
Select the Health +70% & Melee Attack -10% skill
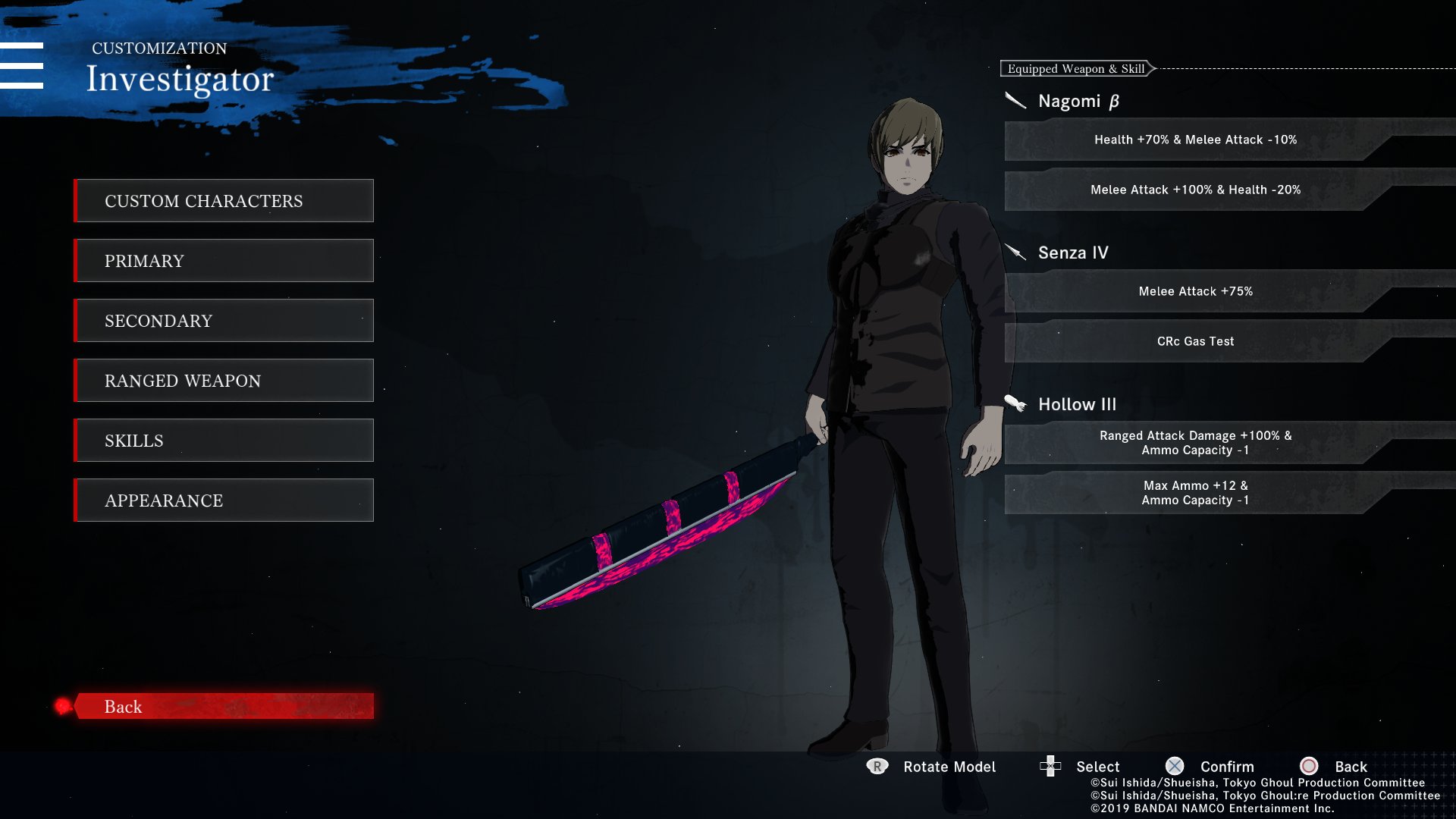(x=1195, y=140)
